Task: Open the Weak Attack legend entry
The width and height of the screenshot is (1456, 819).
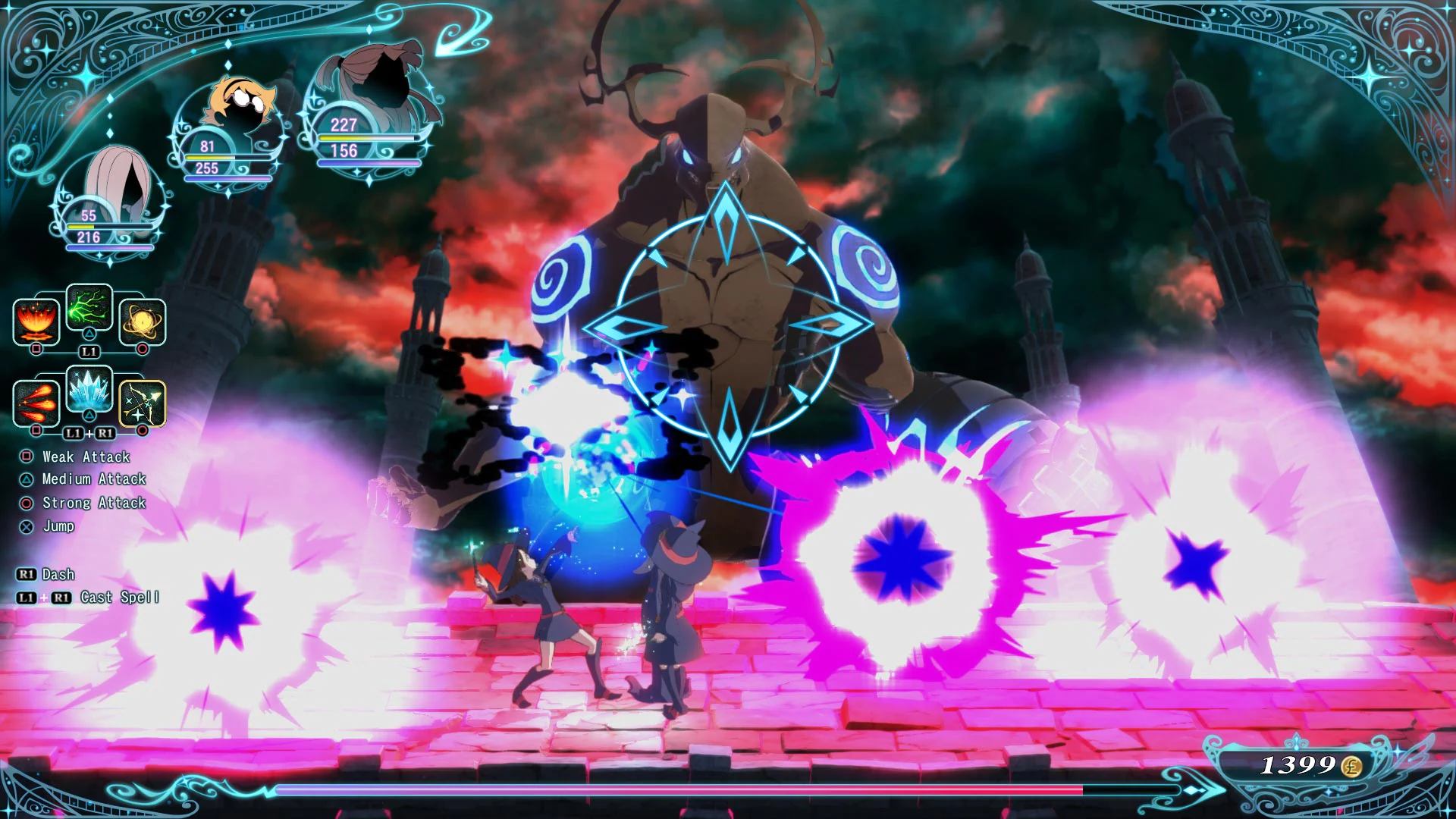Action: [x=86, y=457]
